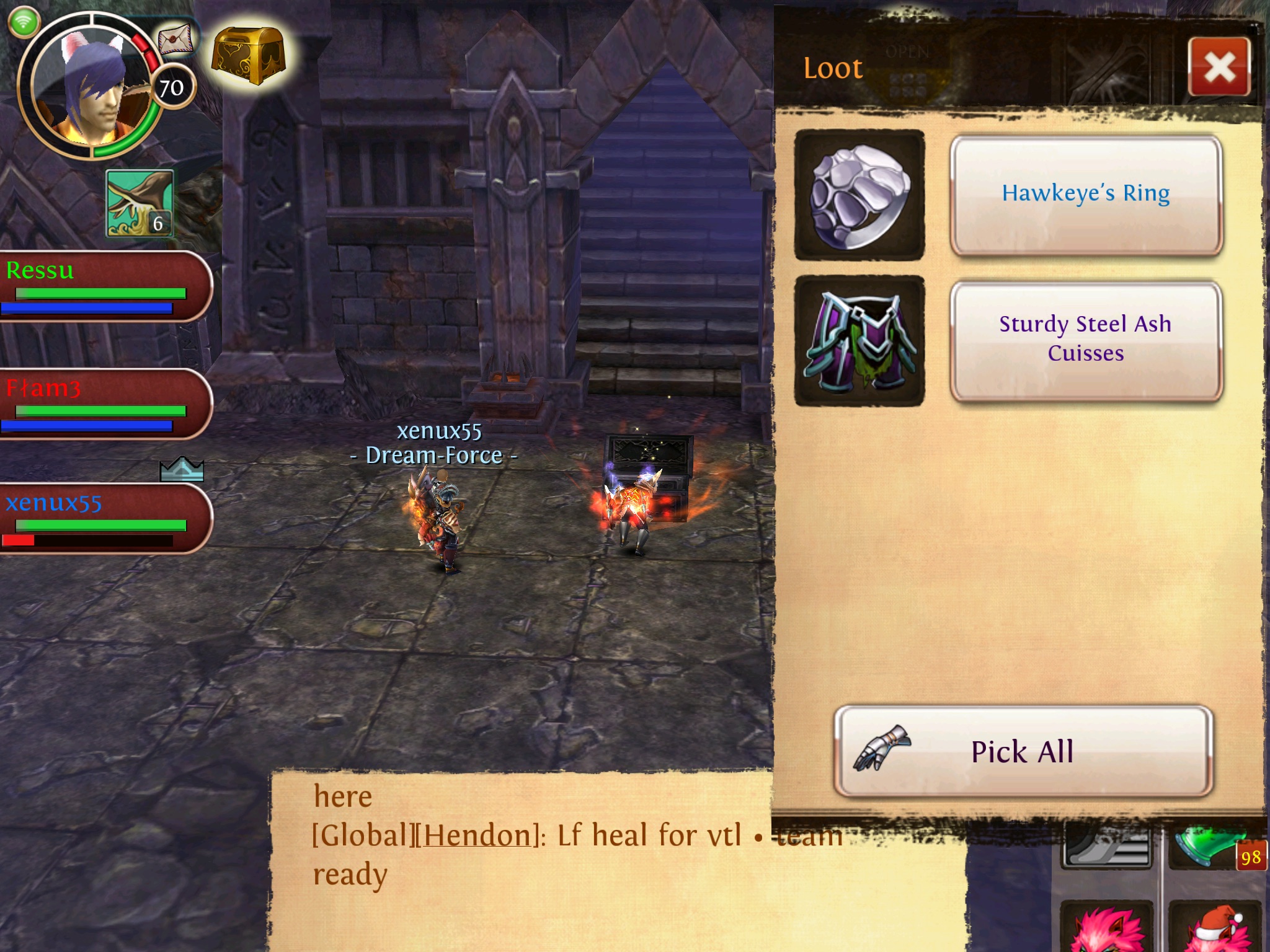Click Hendon's name in Global chat
The image size is (1270, 952).
tap(477, 835)
